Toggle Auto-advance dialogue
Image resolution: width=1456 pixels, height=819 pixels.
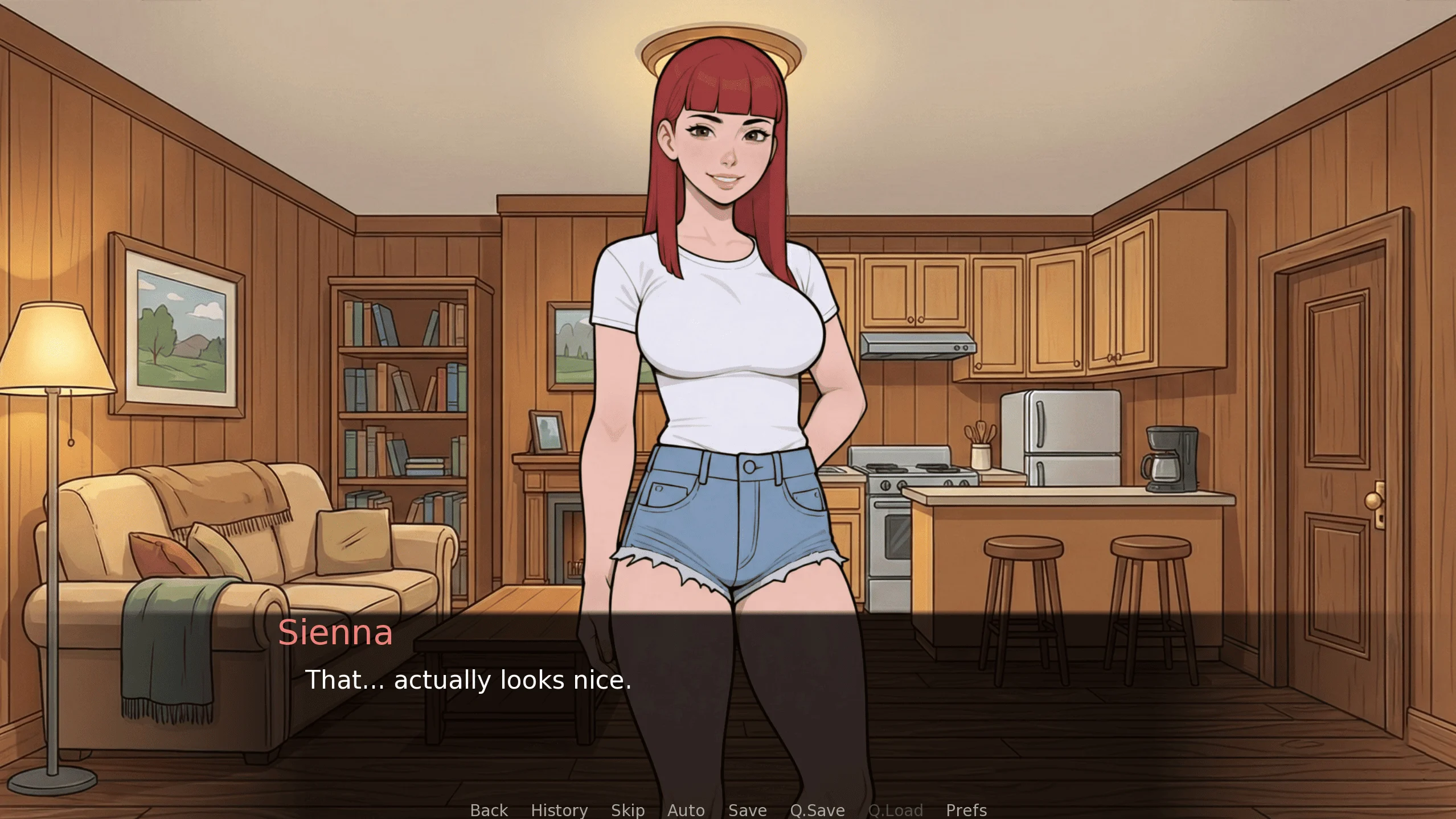click(x=686, y=810)
